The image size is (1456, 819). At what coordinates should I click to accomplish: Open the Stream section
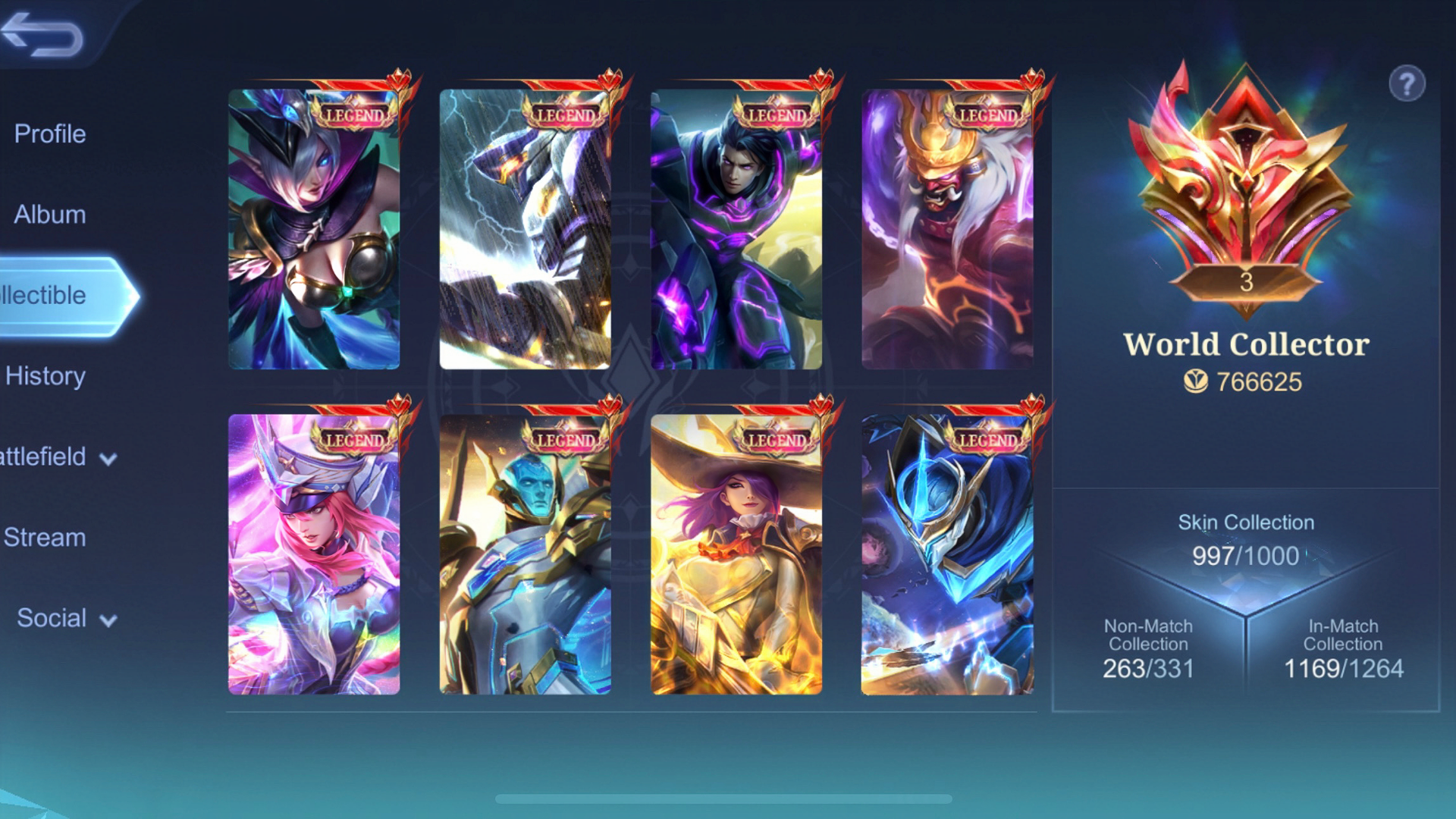[44, 538]
